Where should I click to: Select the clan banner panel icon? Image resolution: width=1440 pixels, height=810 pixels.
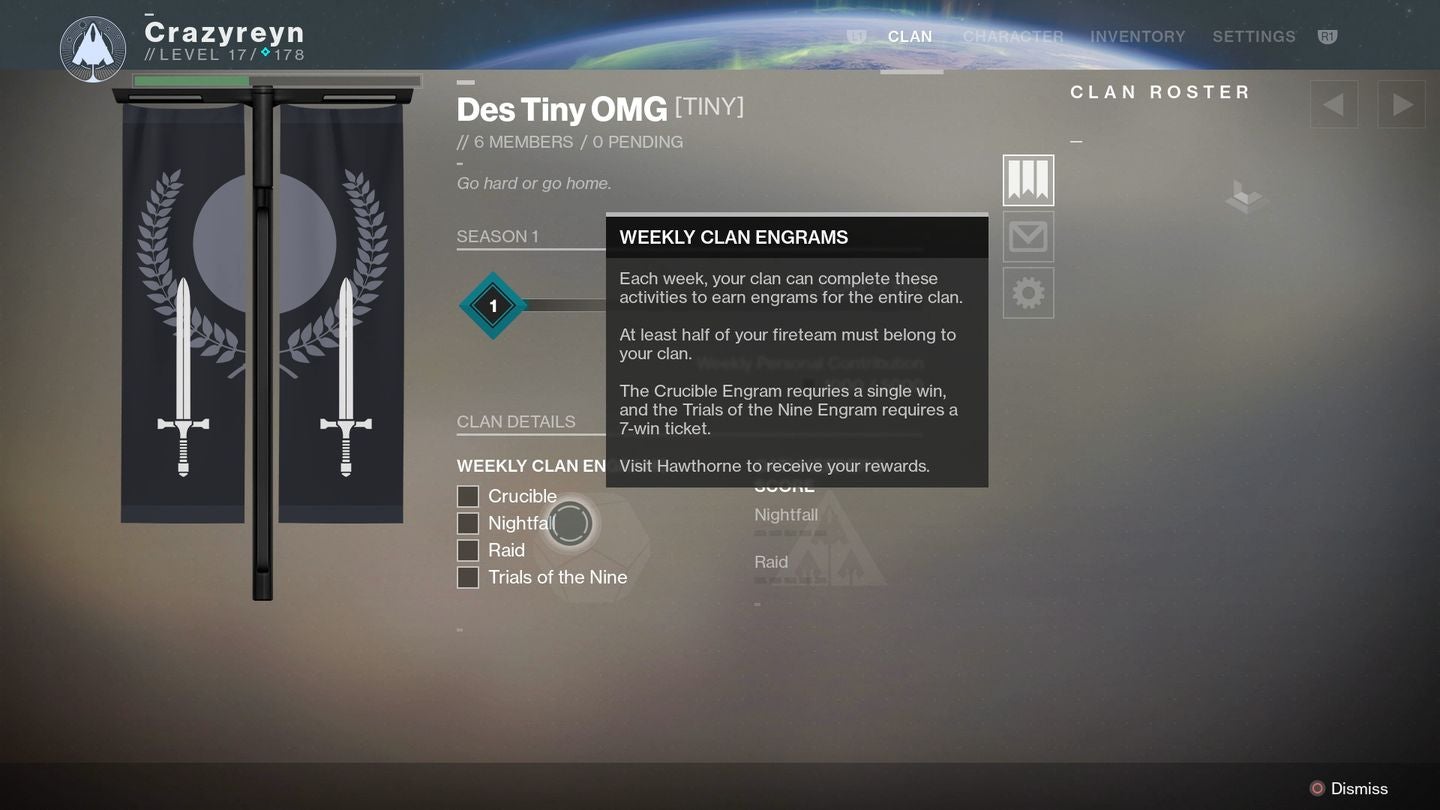pyautogui.click(x=1028, y=180)
